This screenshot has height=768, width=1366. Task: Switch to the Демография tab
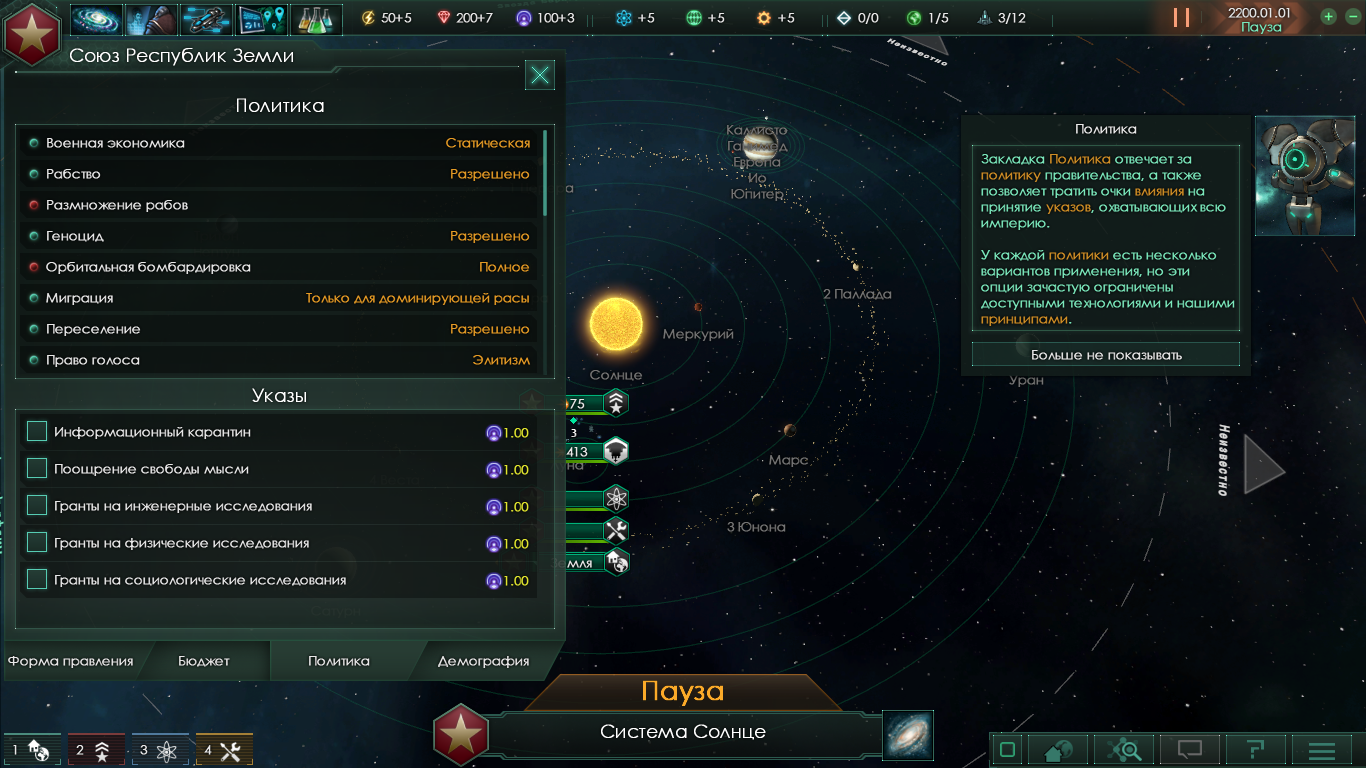coord(483,661)
